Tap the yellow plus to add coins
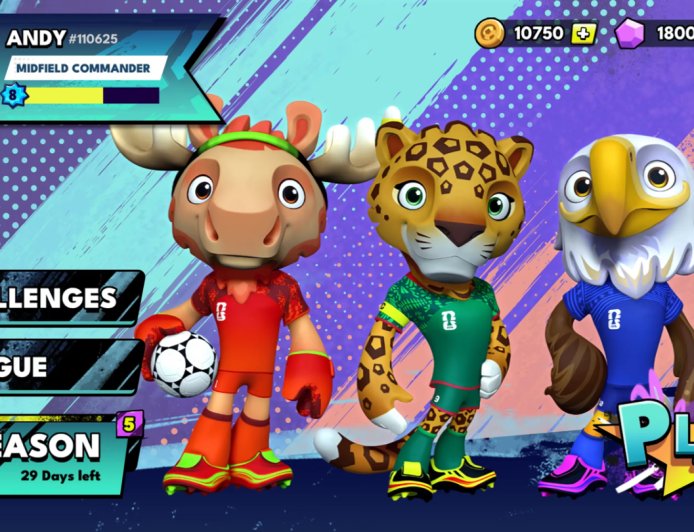Viewport: 694px width, 532px height. coord(584,33)
